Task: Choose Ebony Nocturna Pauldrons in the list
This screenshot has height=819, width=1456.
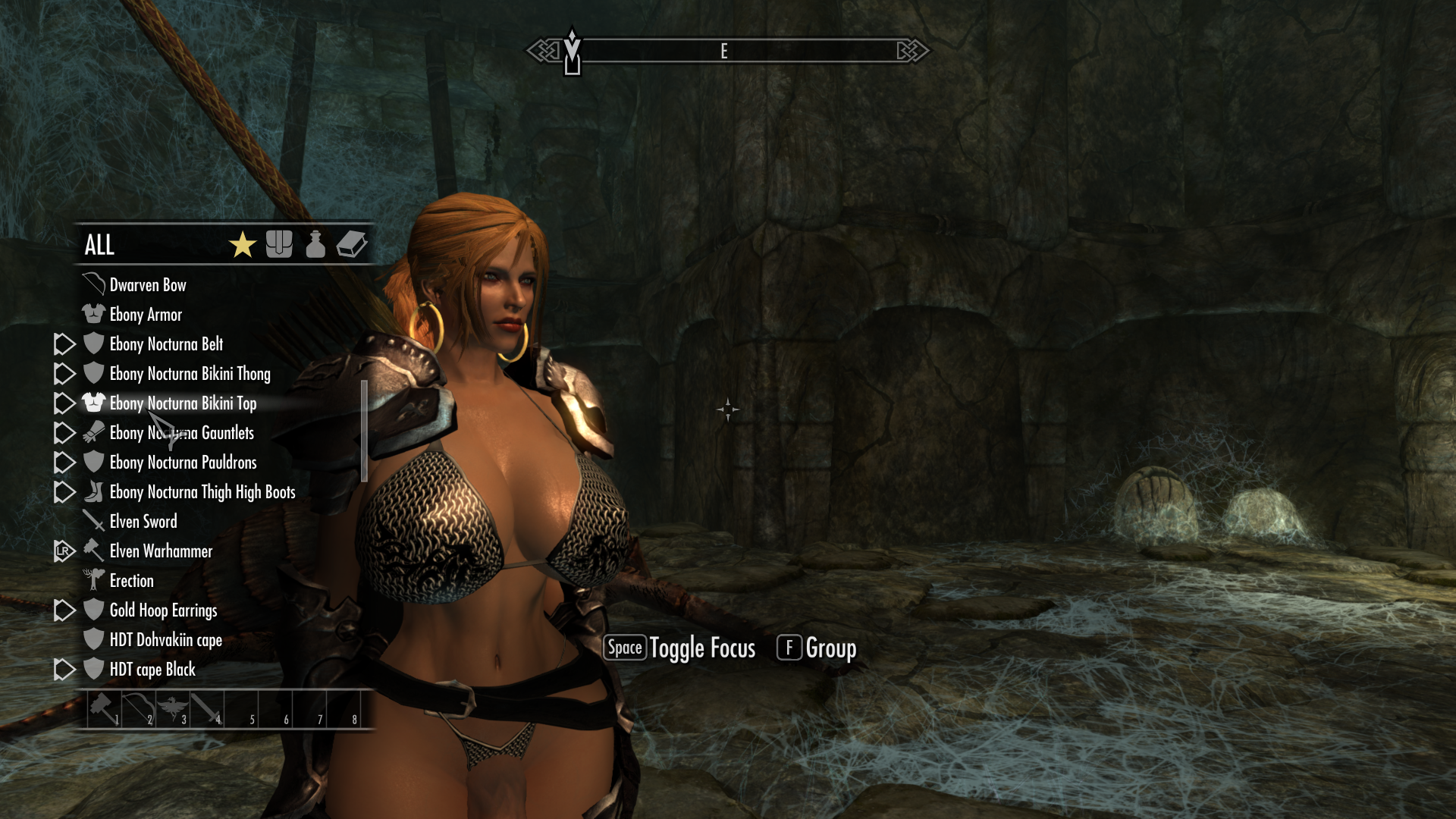Action: 183,463
